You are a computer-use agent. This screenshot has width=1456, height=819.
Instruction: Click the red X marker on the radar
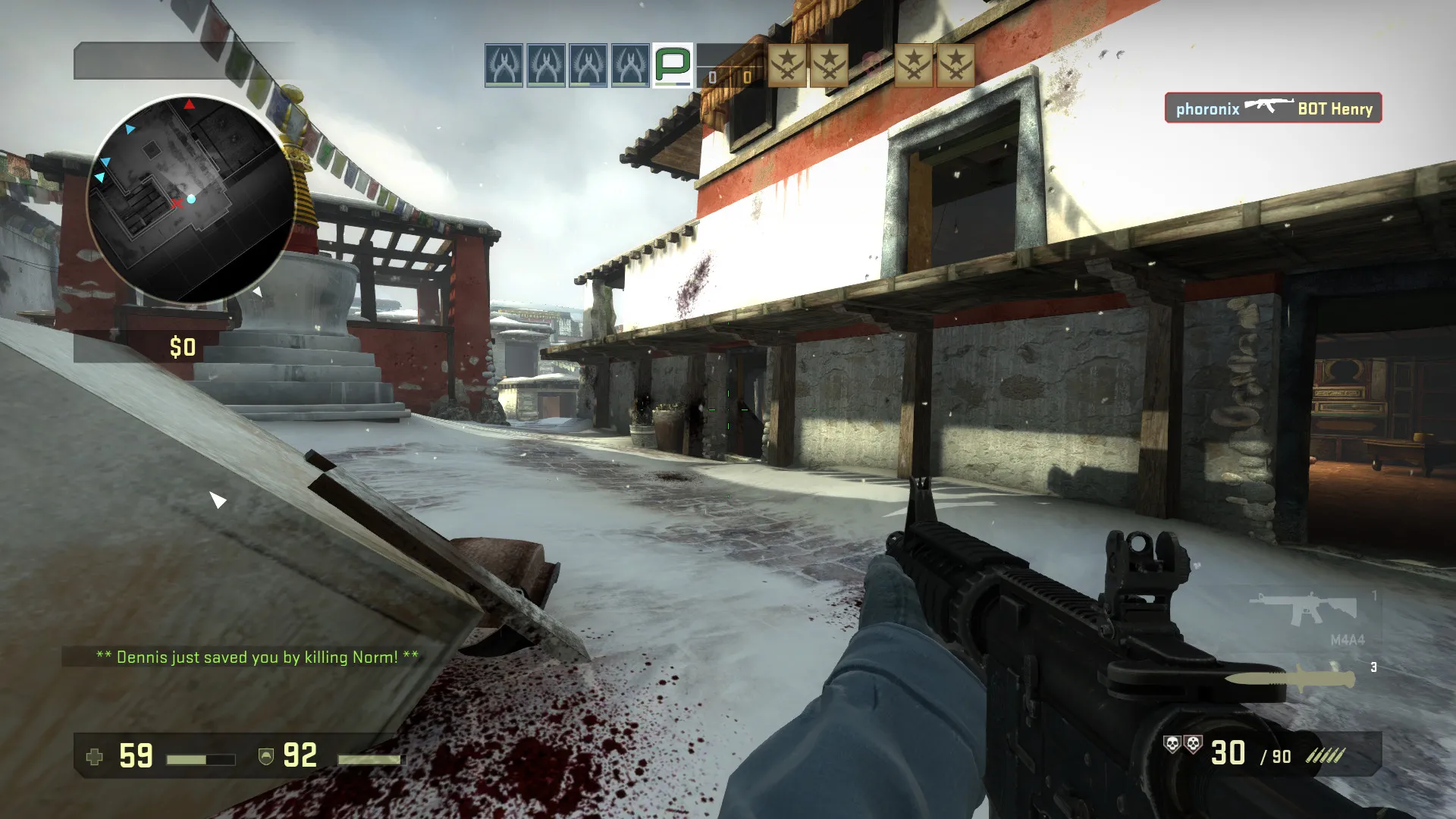(x=177, y=202)
